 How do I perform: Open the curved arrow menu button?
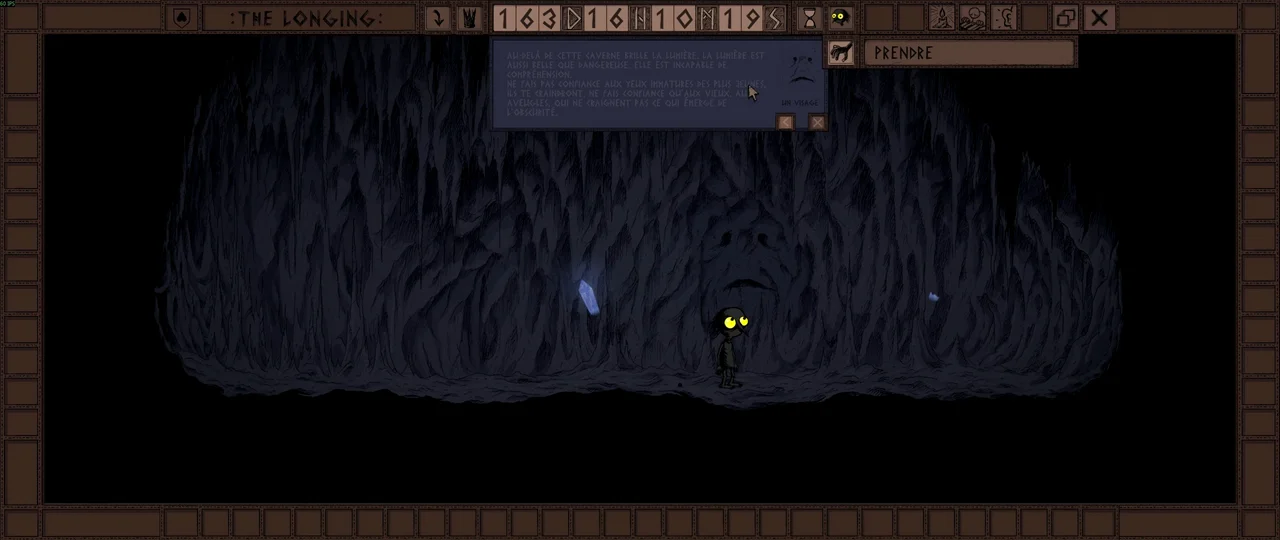coord(437,18)
